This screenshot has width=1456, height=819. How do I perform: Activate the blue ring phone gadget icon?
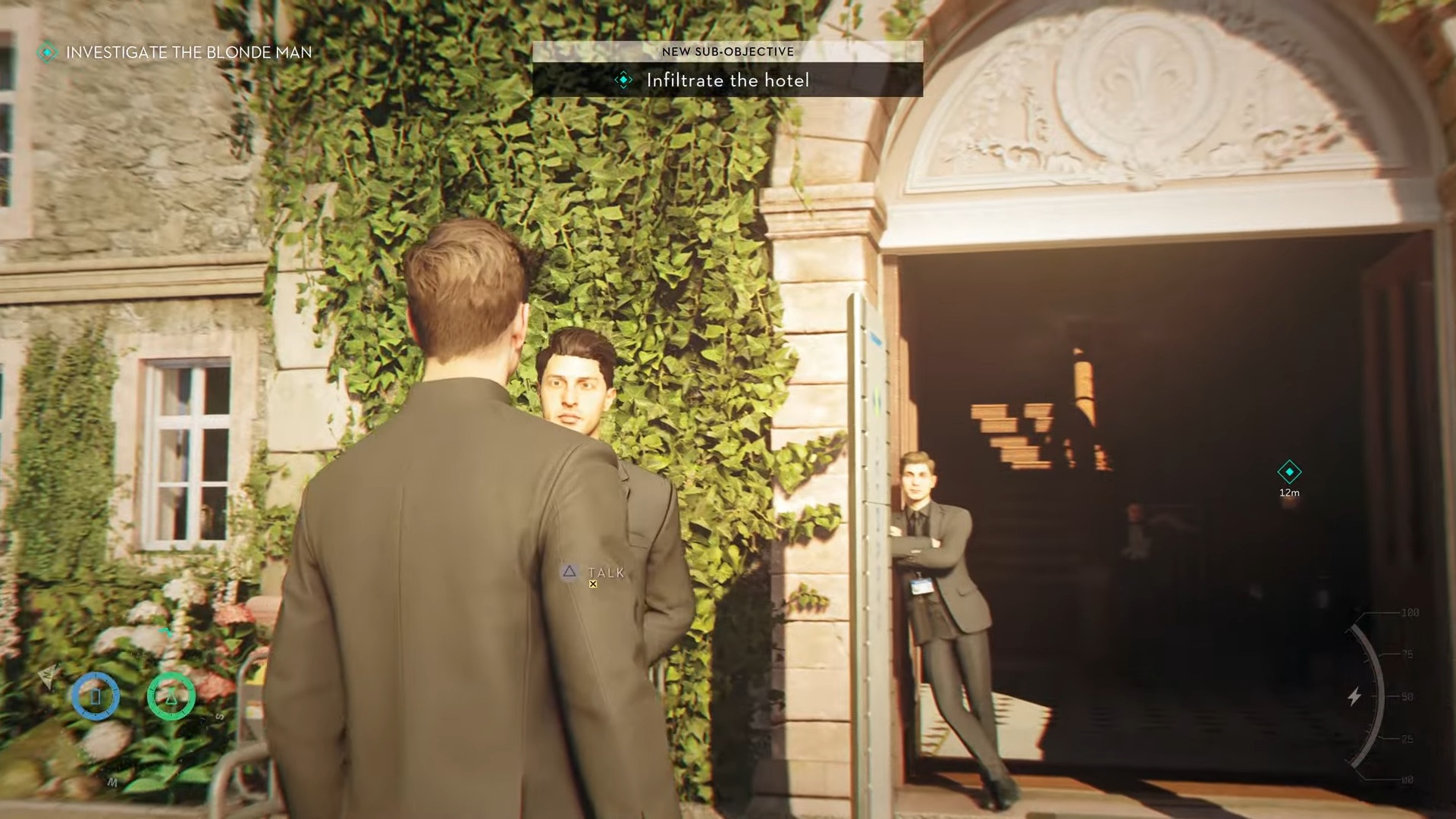point(96,695)
